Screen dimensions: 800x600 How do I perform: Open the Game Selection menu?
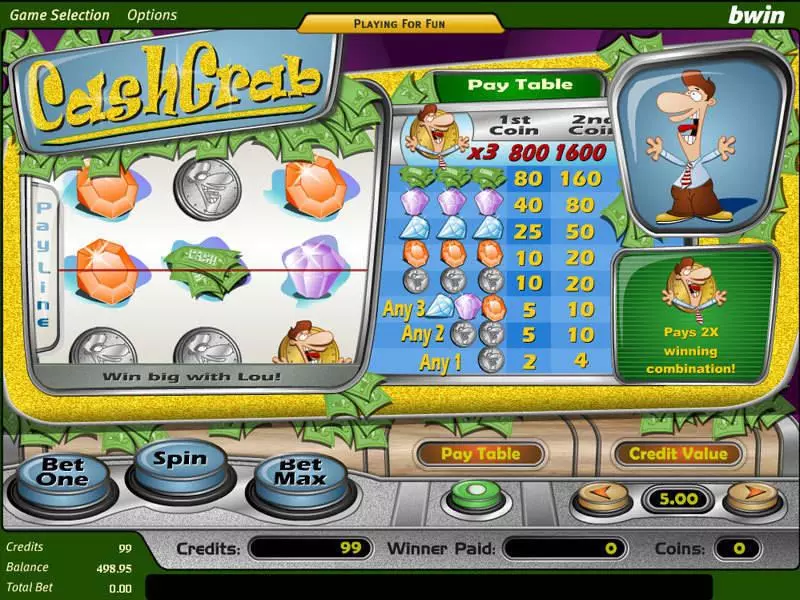point(59,15)
